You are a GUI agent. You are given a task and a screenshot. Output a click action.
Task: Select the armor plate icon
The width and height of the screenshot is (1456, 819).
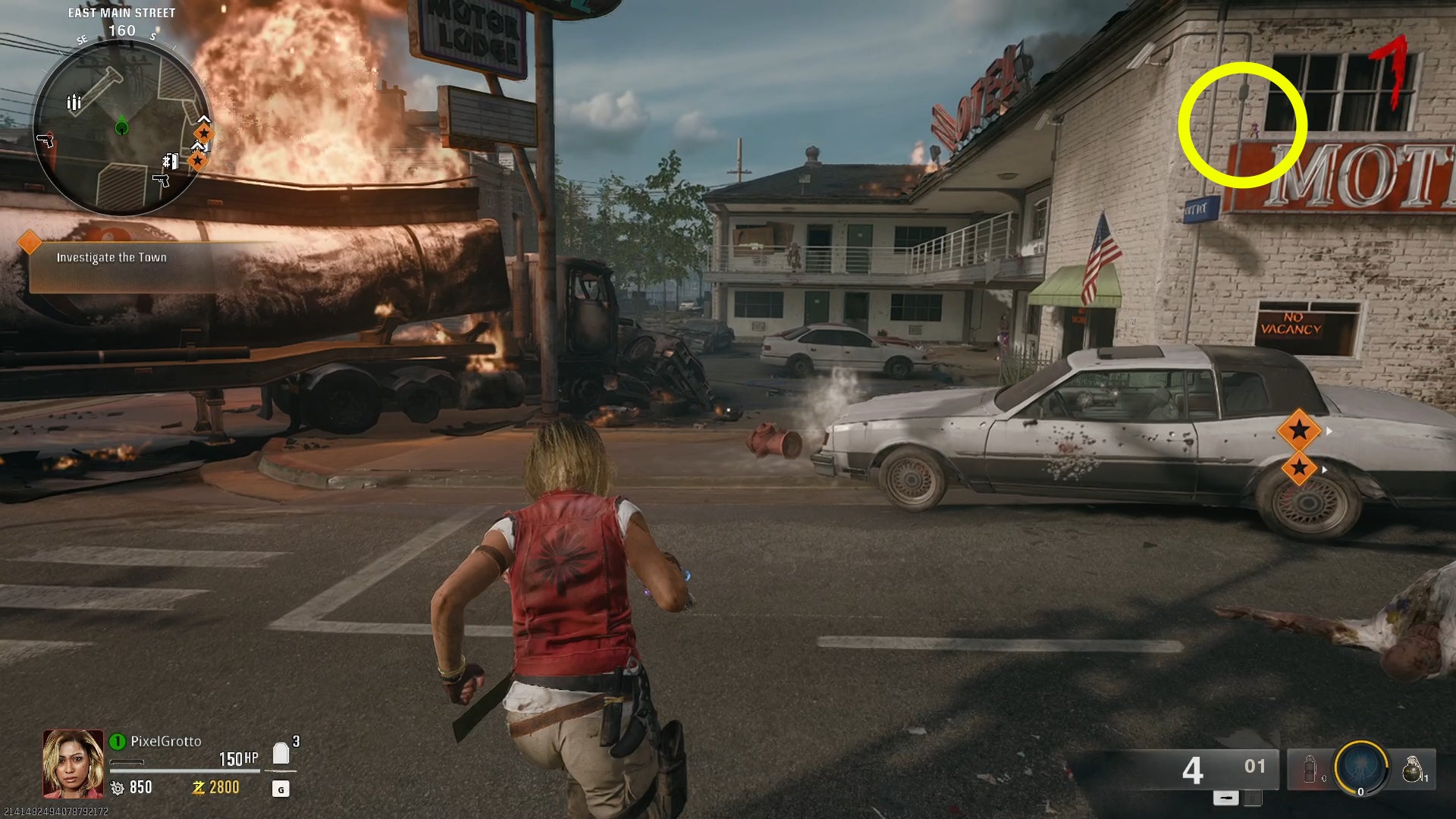(281, 753)
